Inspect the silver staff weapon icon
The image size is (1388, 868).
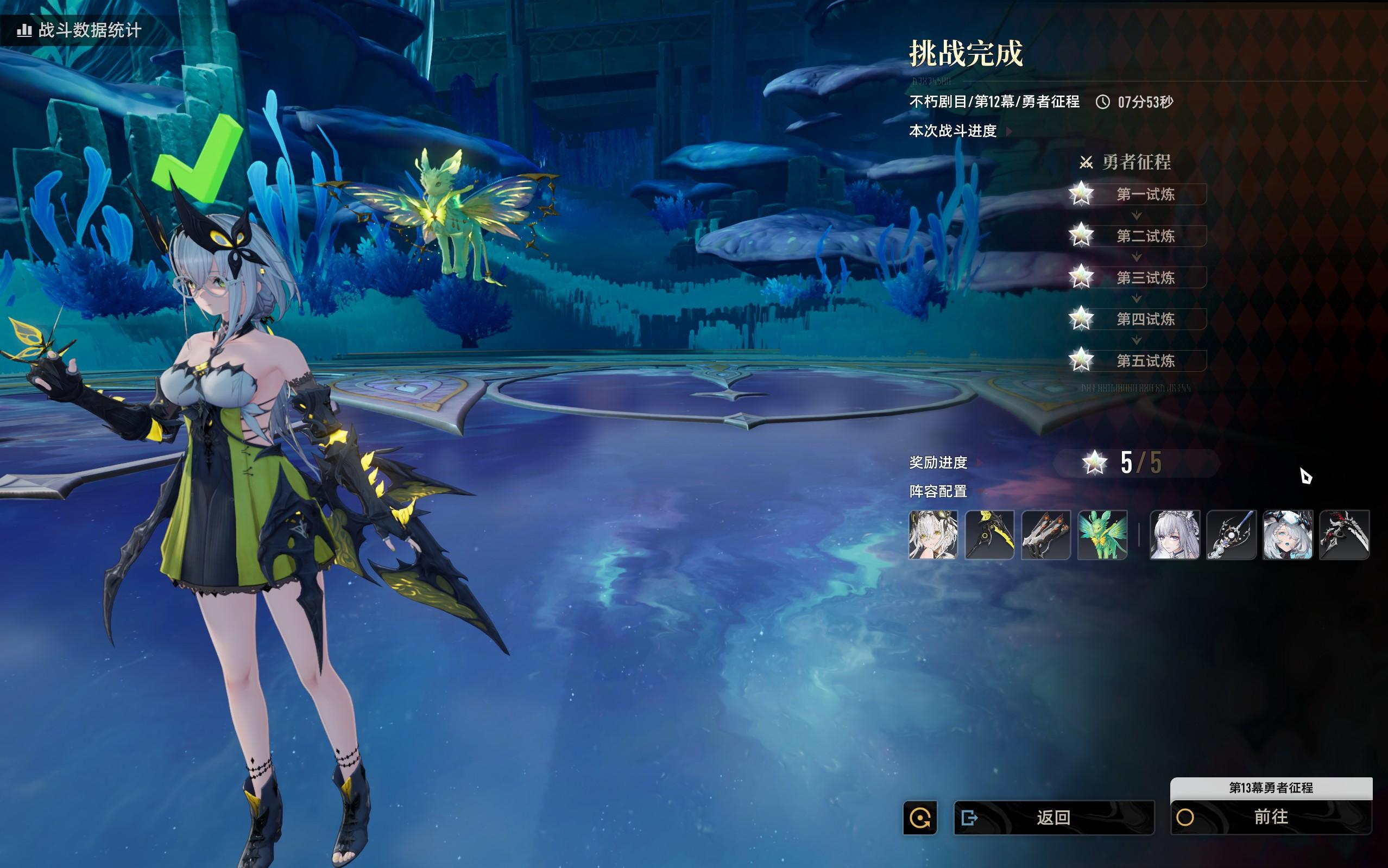(x=1231, y=535)
